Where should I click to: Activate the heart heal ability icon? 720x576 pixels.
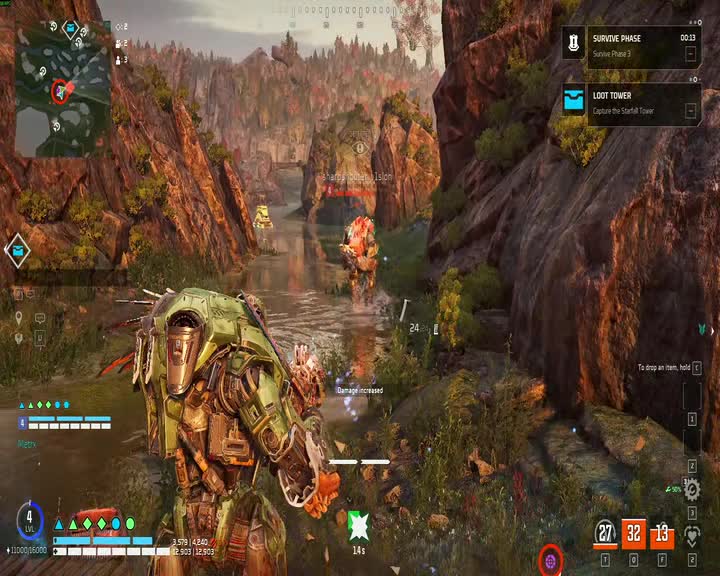692,535
